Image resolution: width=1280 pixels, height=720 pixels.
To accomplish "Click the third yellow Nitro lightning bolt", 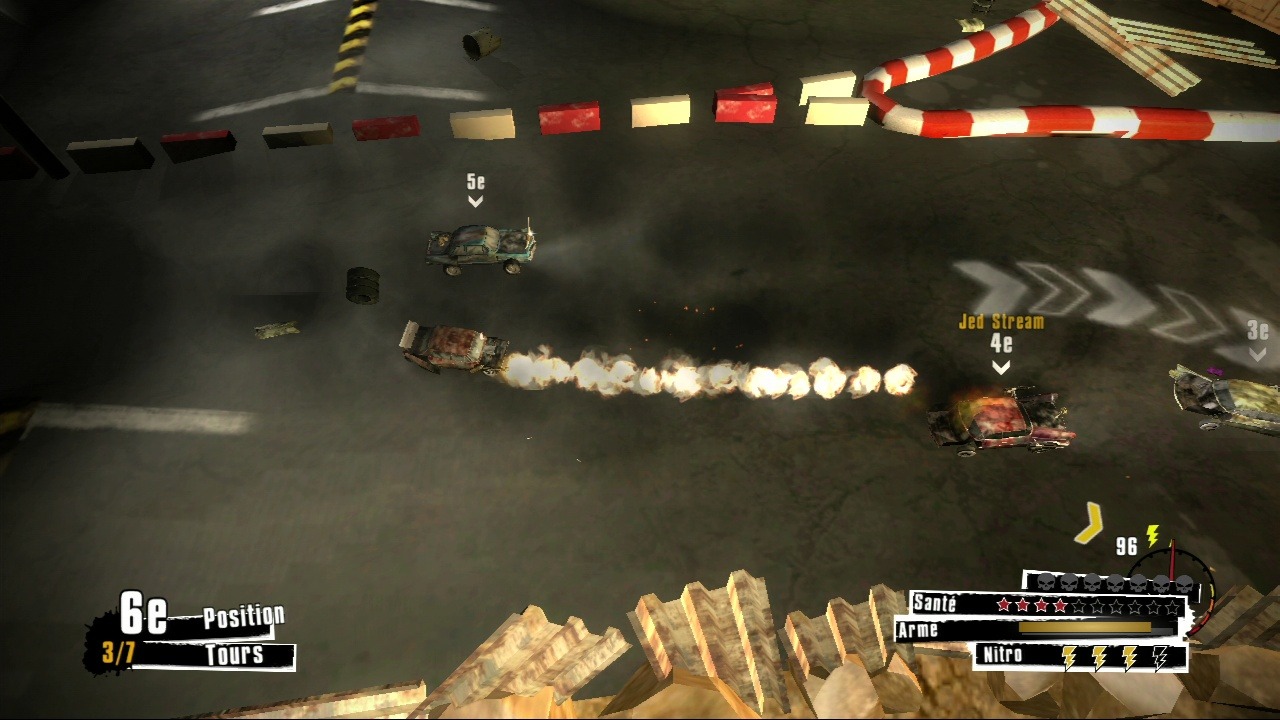I will click(x=1130, y=656).
